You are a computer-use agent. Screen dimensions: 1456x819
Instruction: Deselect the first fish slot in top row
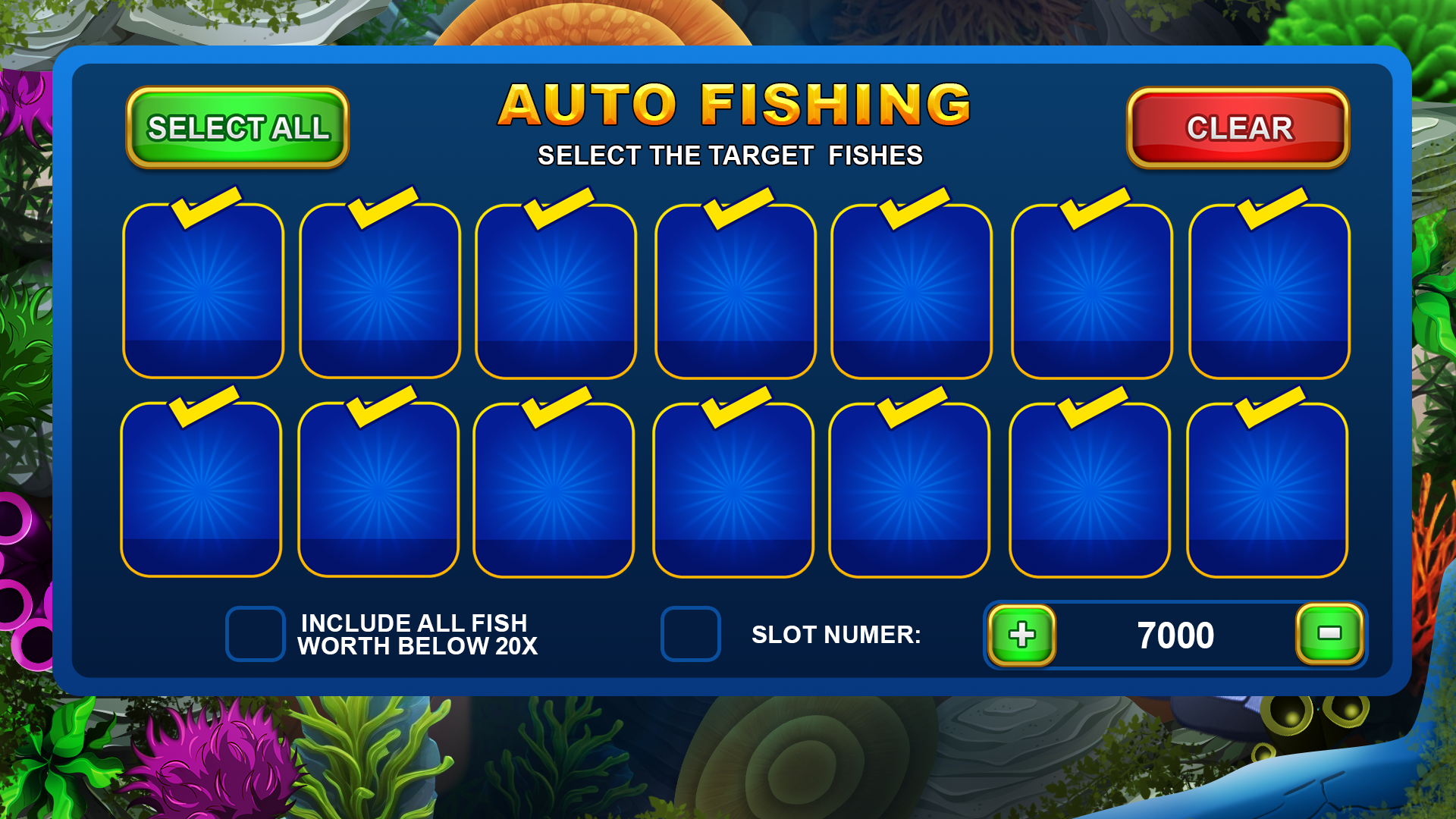(x=202, y=292)
